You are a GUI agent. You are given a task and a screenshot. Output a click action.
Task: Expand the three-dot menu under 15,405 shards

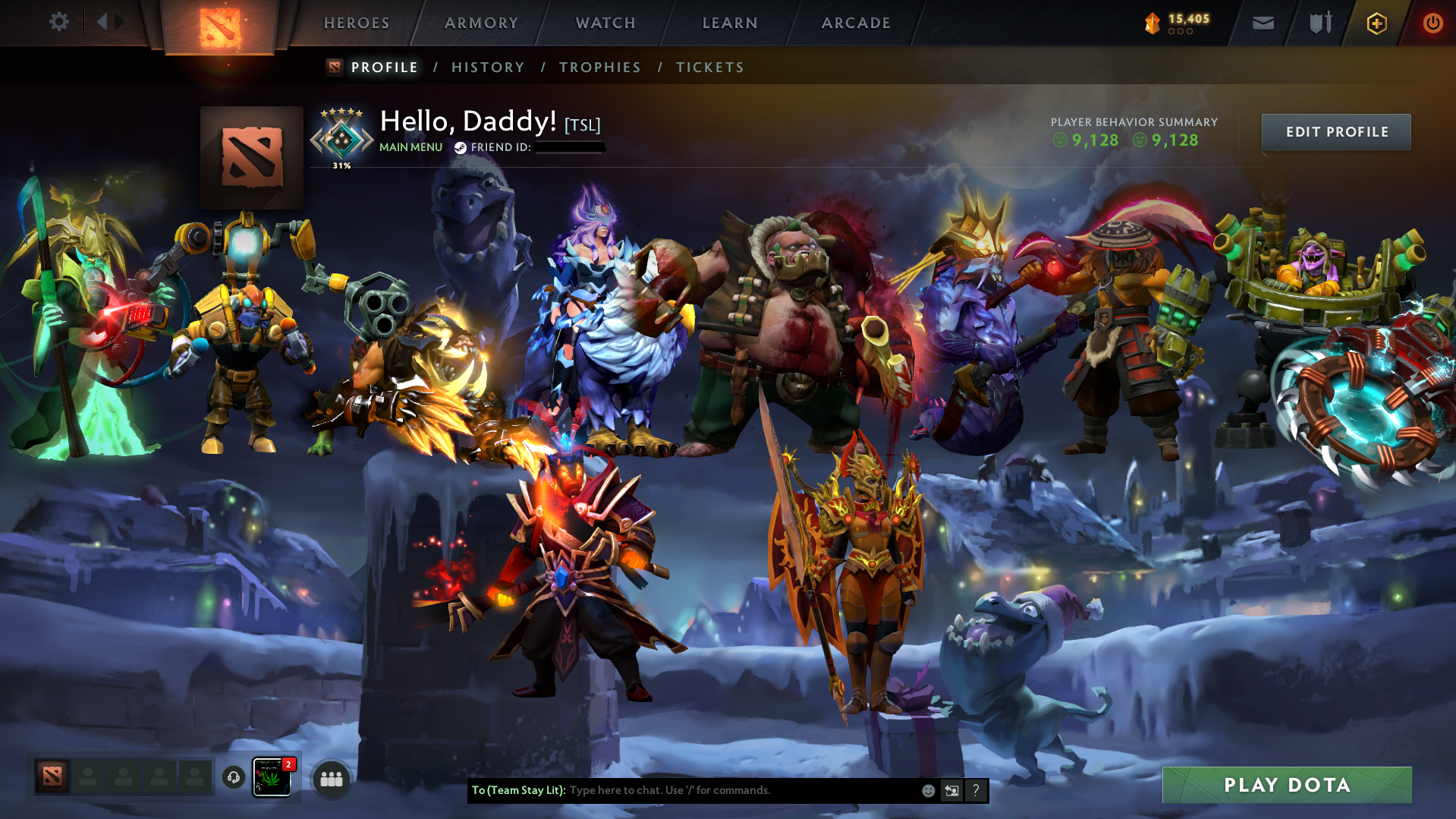coord(1179,33)
